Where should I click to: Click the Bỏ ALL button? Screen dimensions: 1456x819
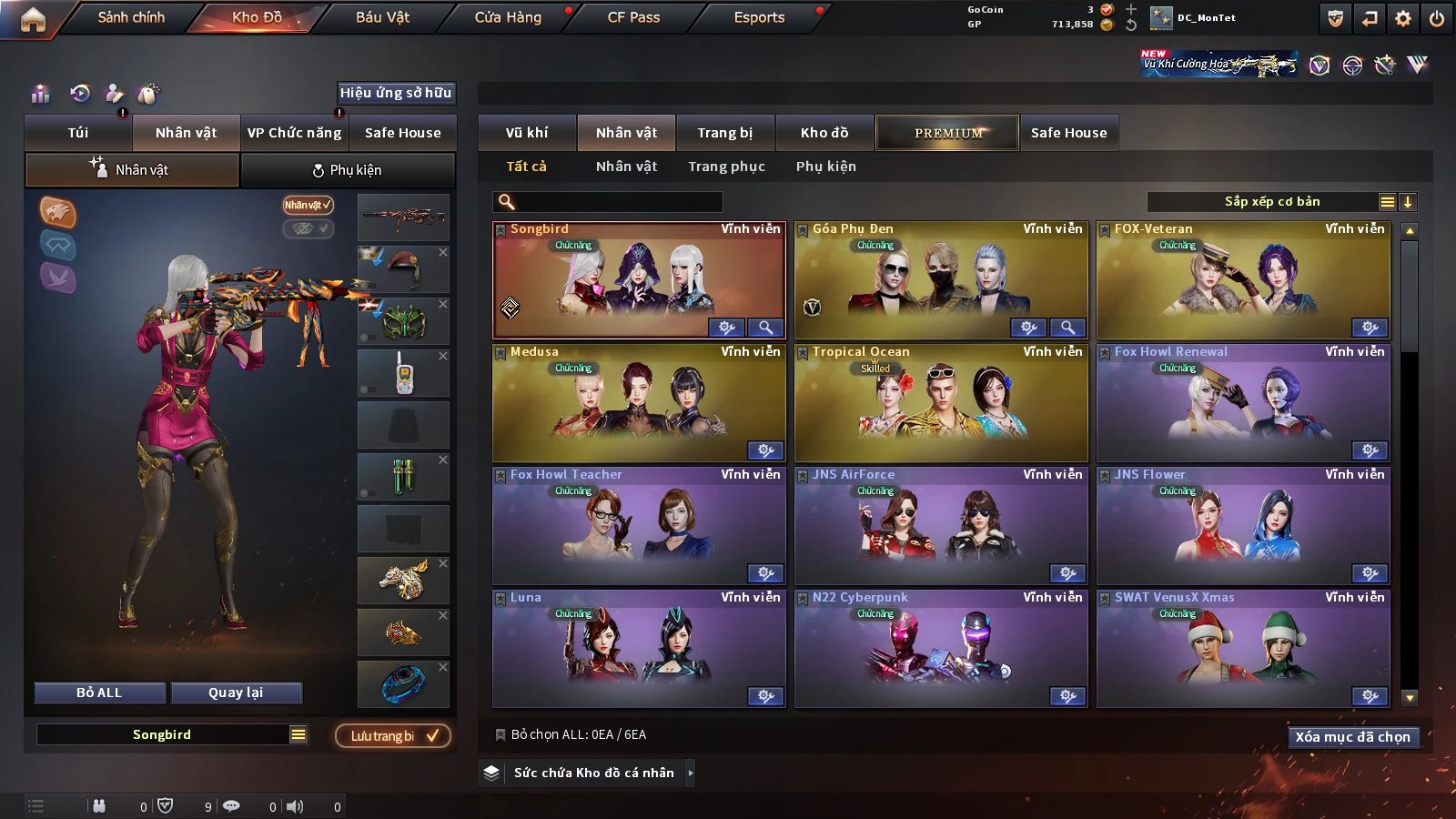point(99,693)
